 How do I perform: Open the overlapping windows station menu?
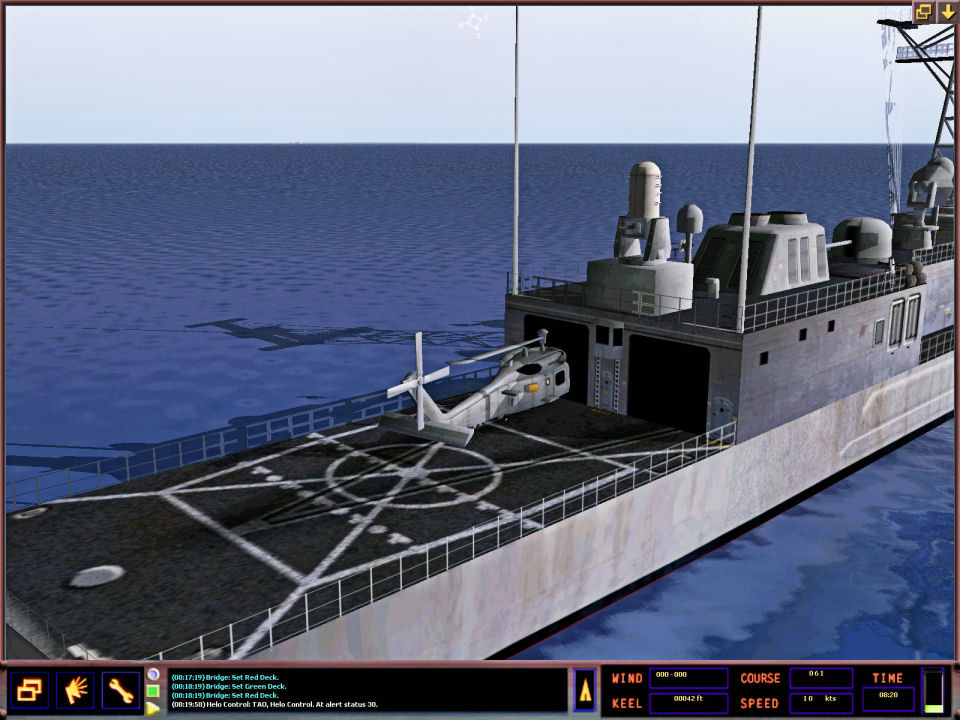click(29, 690)
